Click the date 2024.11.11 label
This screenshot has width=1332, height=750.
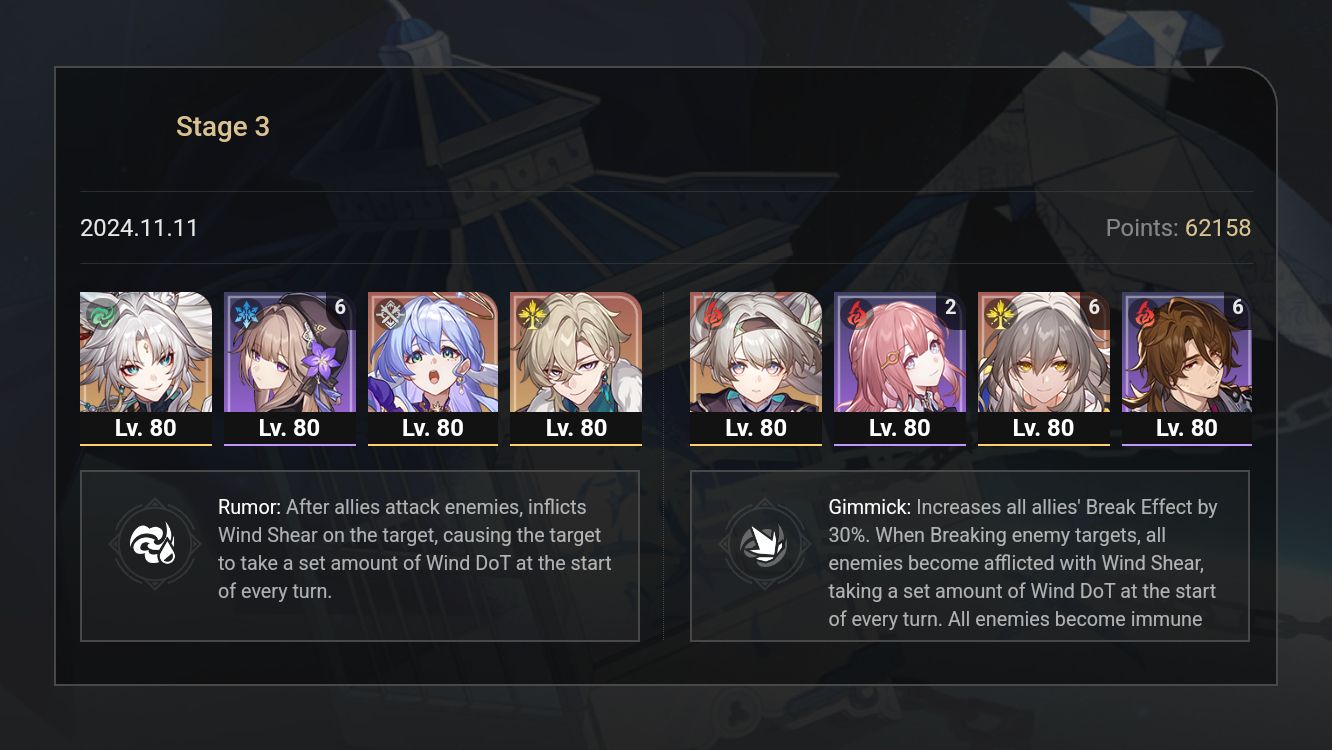(138, 228)
